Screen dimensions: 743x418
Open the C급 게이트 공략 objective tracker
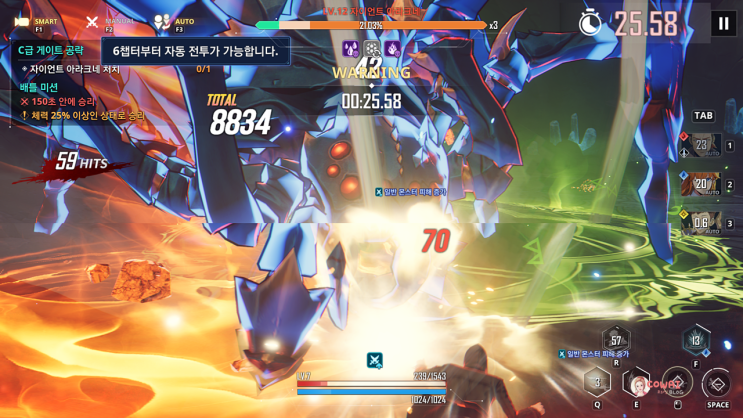pyautogui.click(x=51, y=49)
